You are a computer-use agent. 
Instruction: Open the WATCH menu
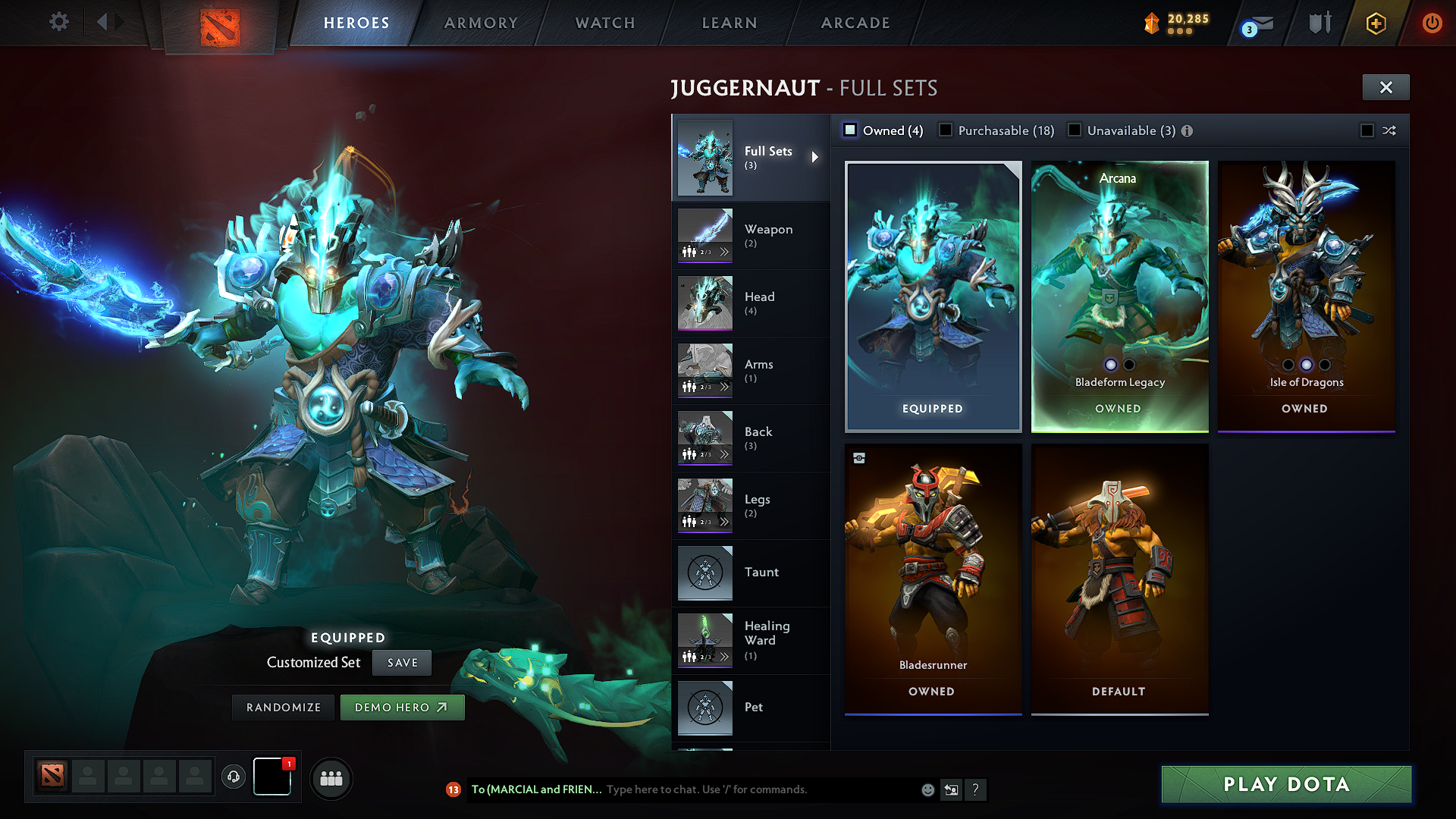604,23
